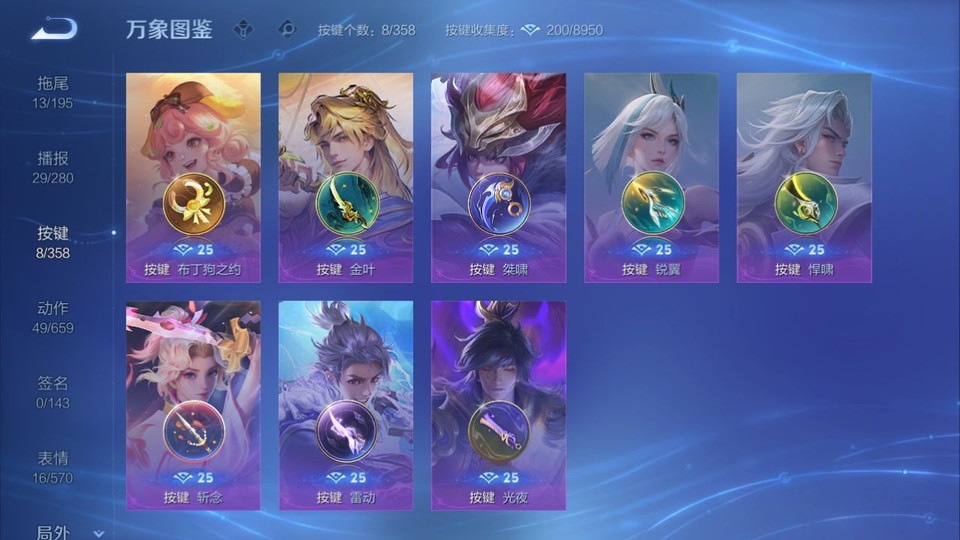960x540 pixels.
Task: Choose the 斩念 button skin card
Action: pyautogui.click(x=193, y=405)
